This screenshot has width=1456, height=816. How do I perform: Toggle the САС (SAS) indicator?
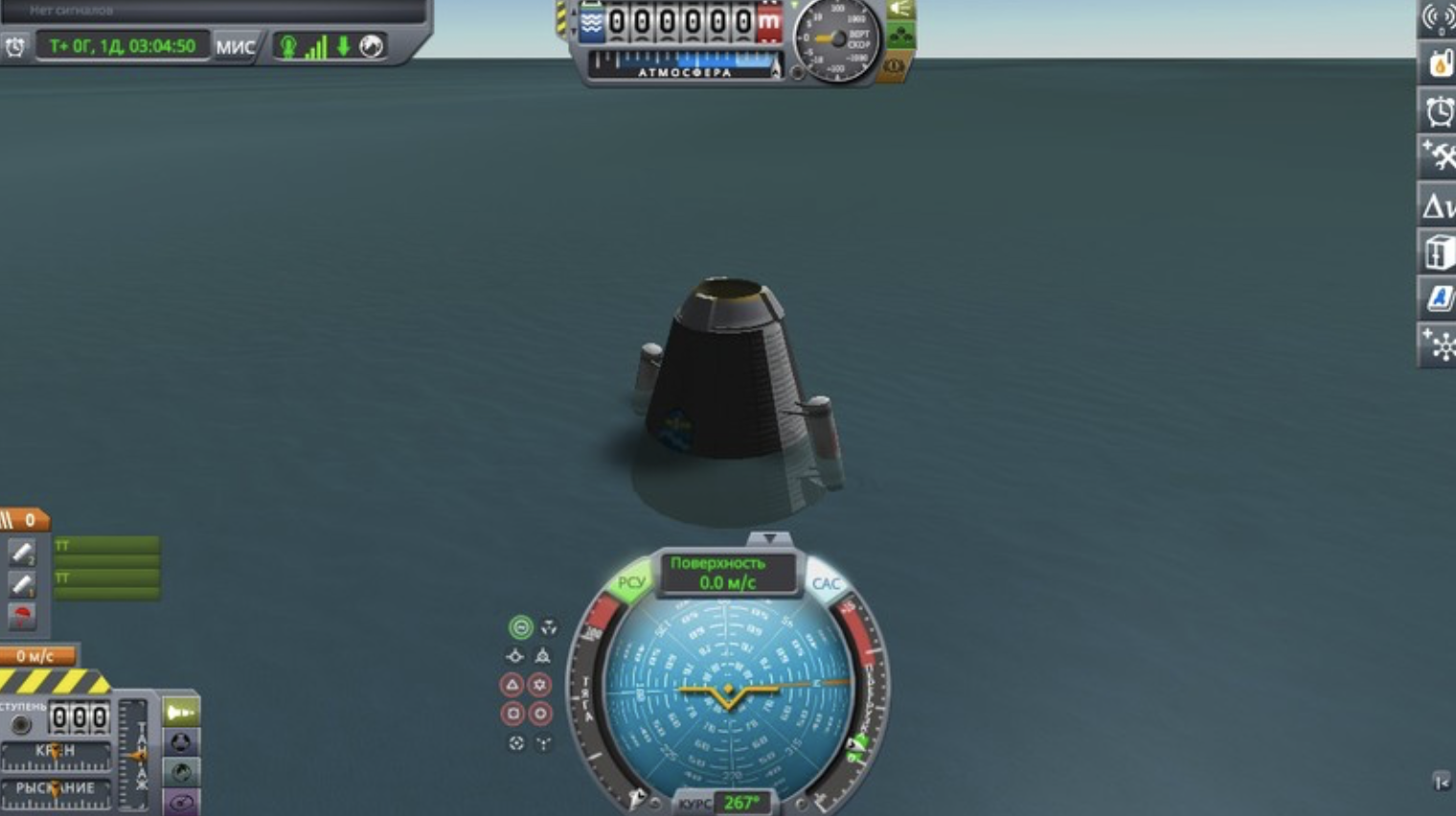tap(826, 583)
